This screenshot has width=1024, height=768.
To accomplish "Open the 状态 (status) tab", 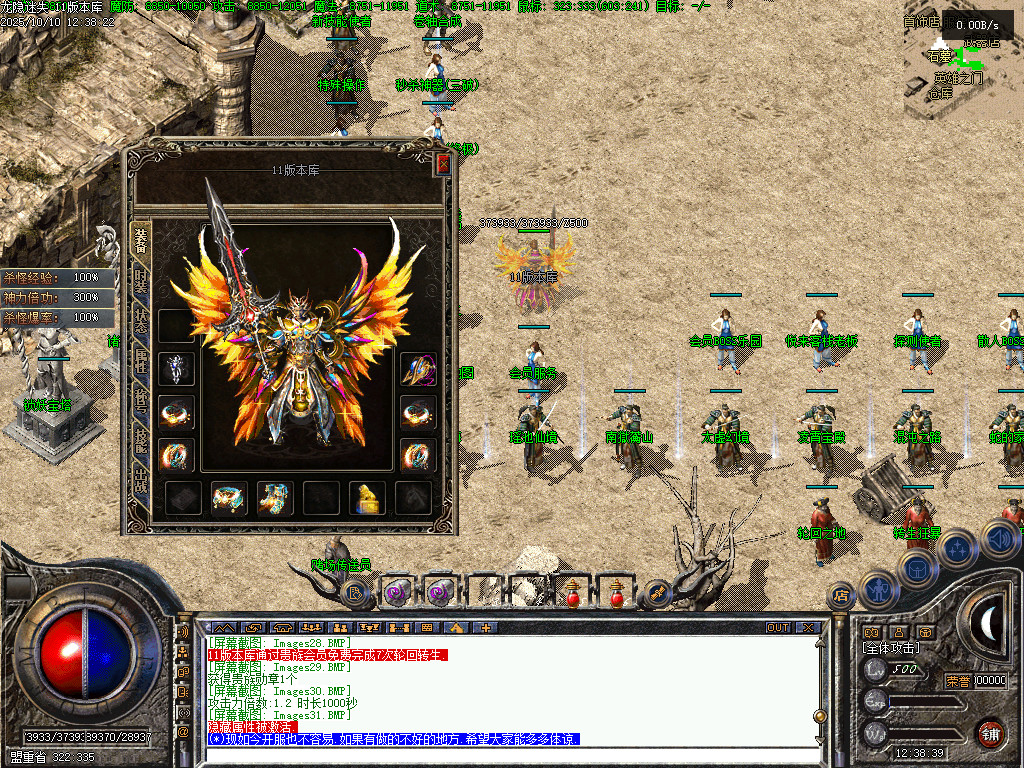I will coord(141,321).
